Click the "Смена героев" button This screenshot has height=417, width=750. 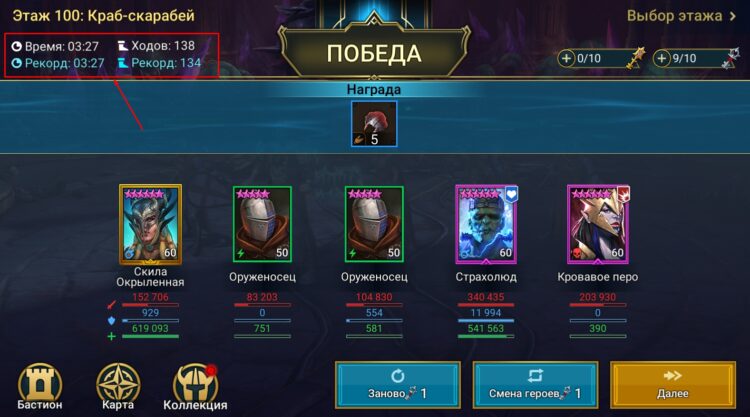pos(534,386)
